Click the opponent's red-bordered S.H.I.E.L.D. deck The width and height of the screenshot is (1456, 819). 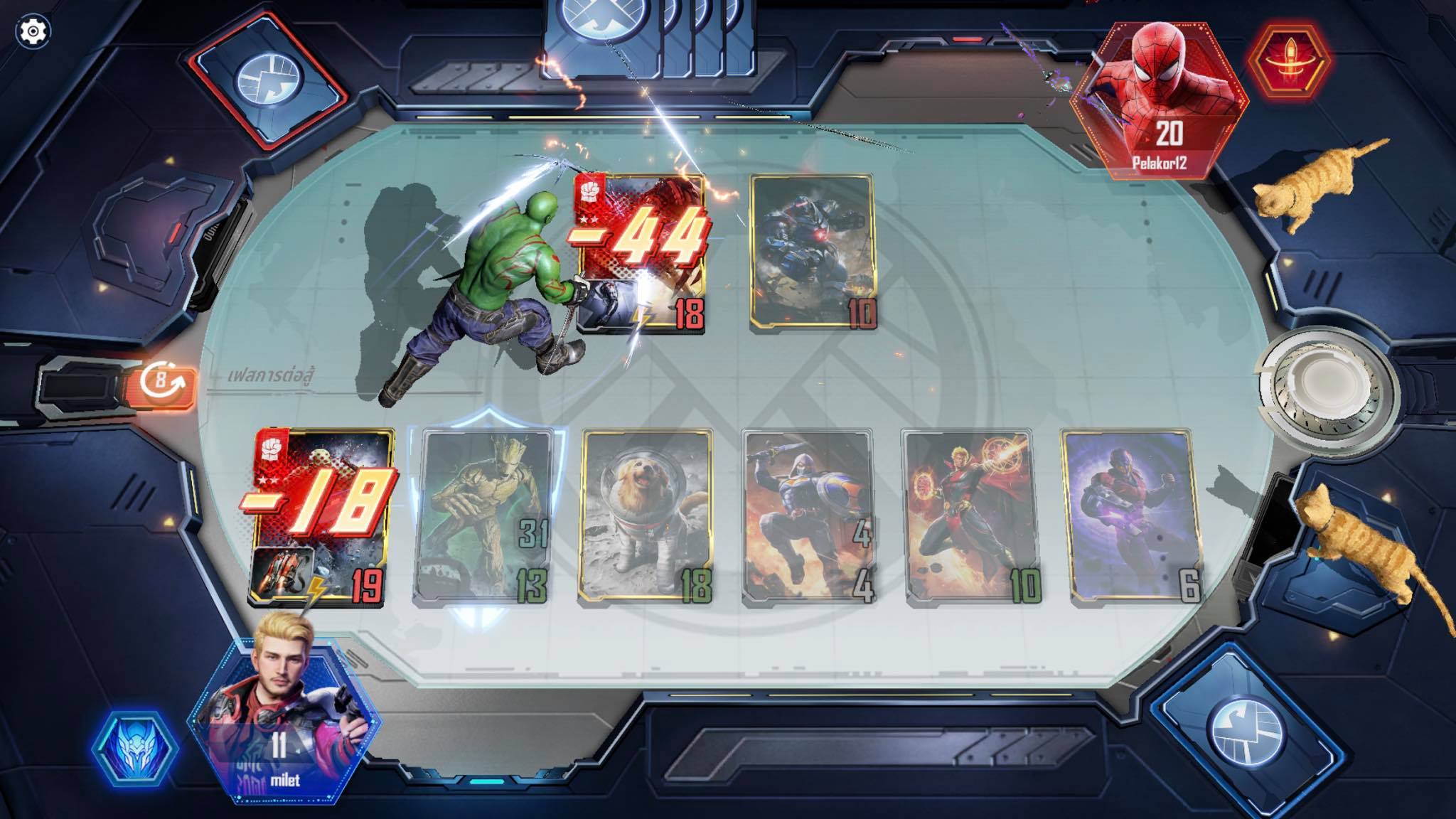pyautogui.click(x=270, y=80)
